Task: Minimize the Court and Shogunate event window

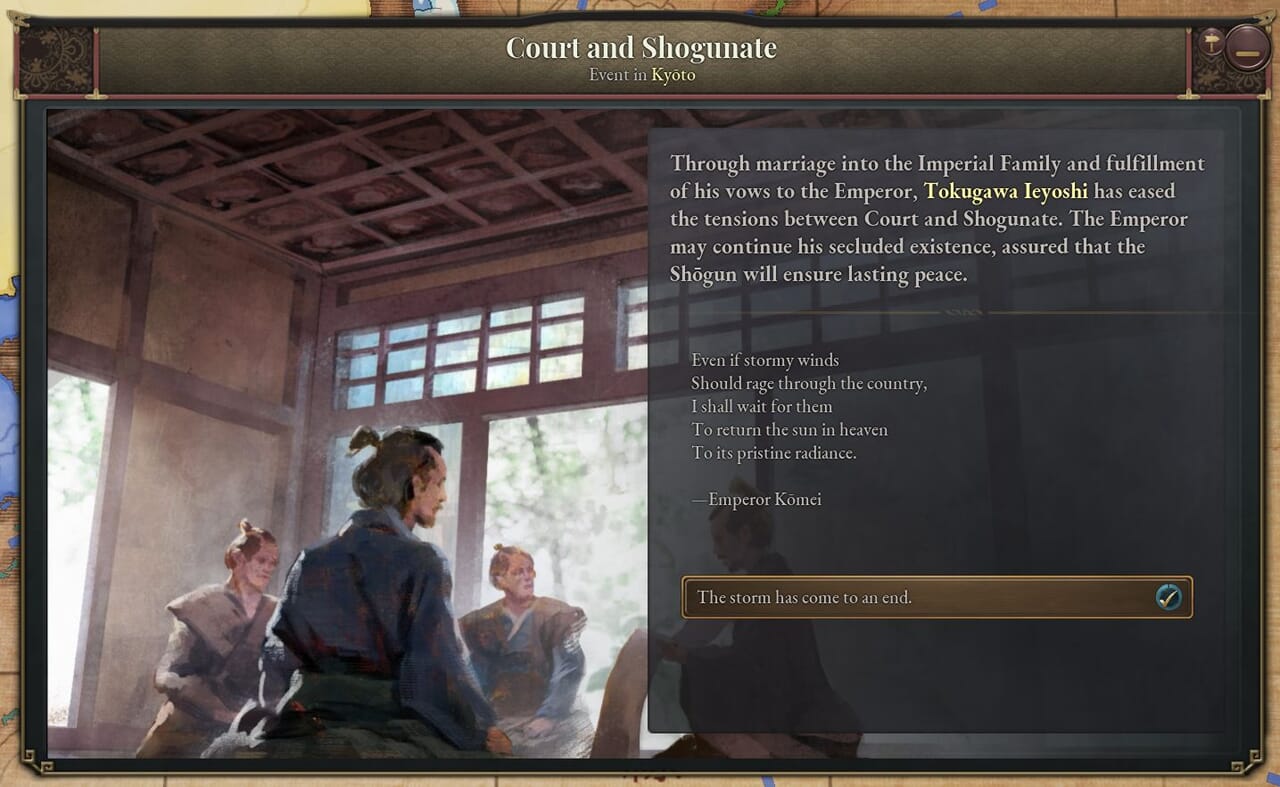Action: coord(1247,49)
